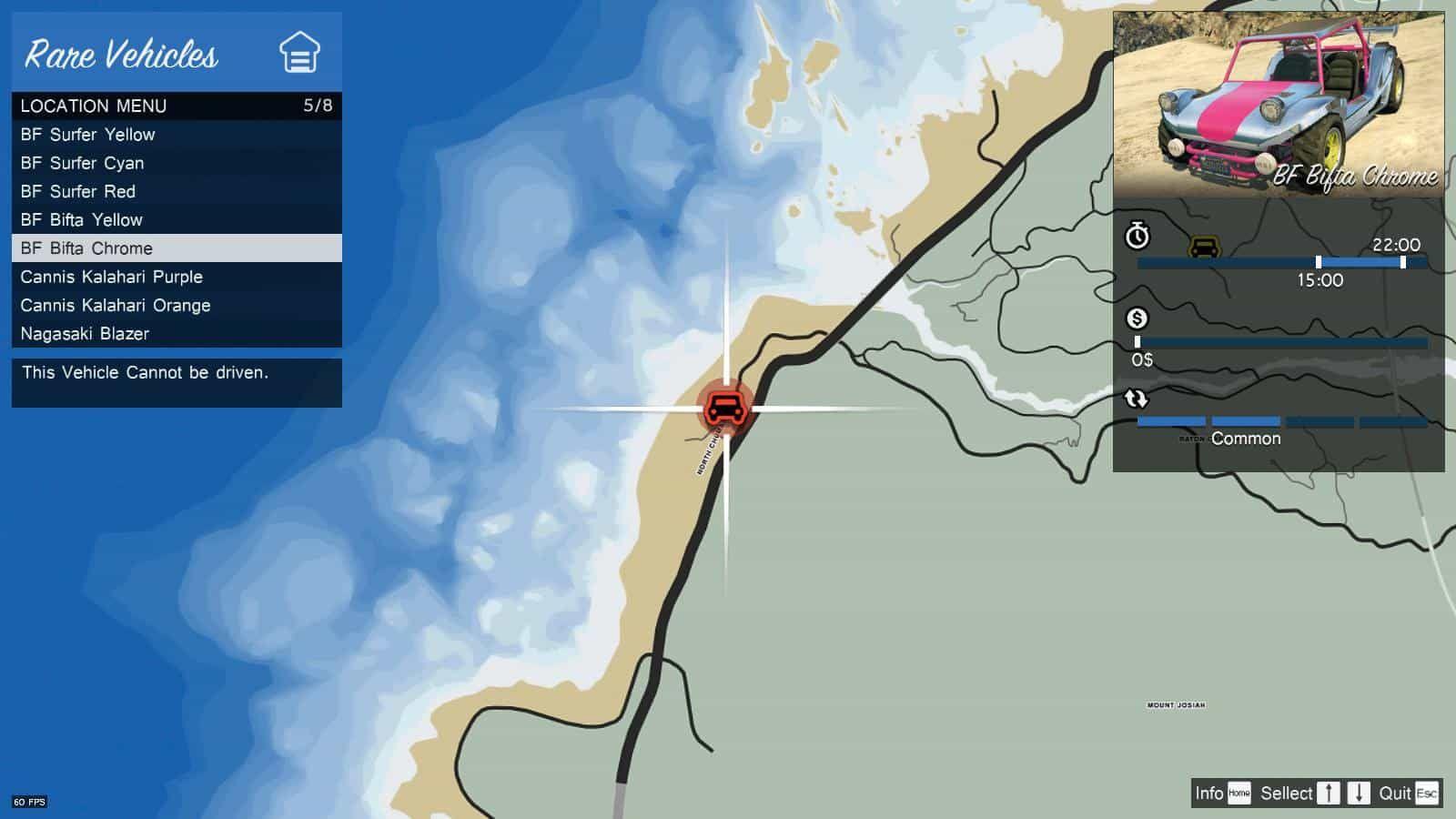Viewport: 1456px width, 819px height.
Task: Click the 15:00 handle on the time slider
Action: (x=1317, y=262)
